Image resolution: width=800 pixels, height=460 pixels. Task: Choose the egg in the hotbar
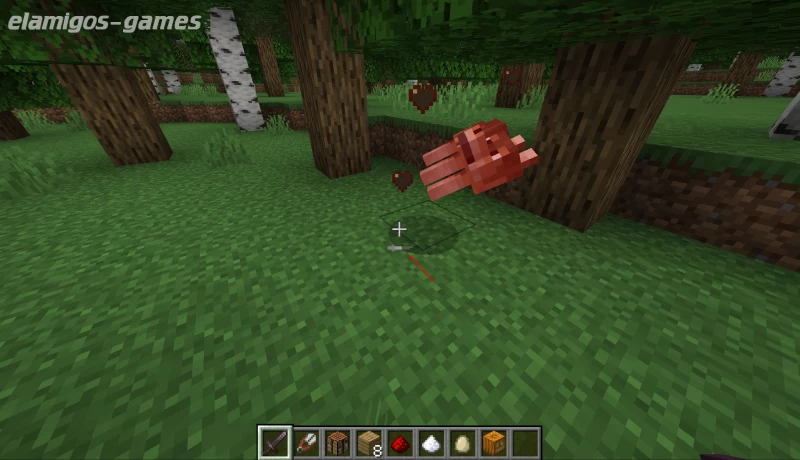(462, 442)
